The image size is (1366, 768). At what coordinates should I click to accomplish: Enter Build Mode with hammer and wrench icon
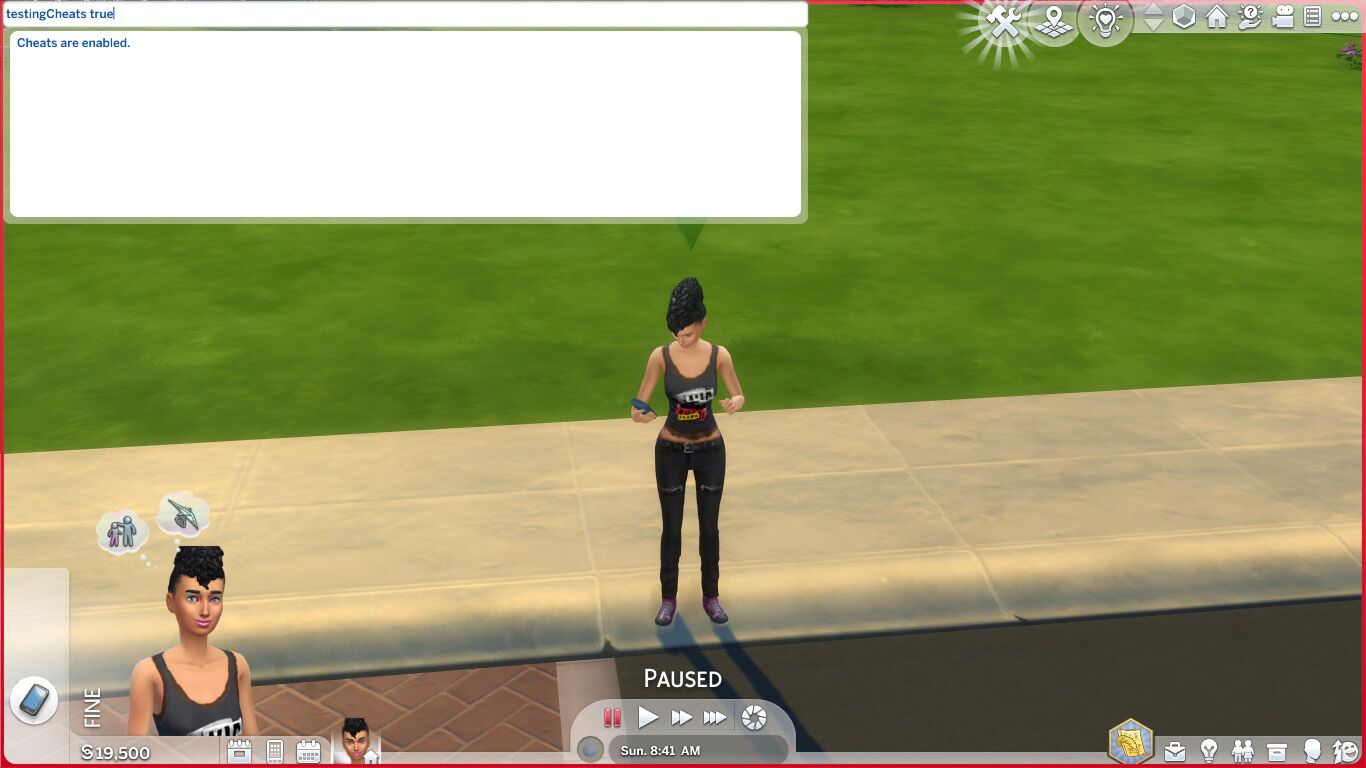(x=1002, y=18)
